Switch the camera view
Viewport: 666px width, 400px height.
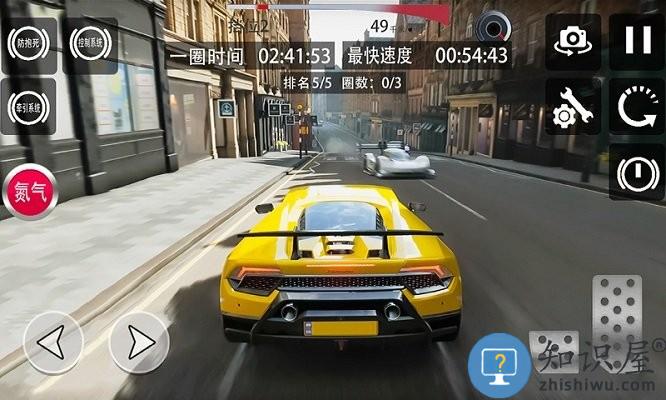click(x=573, y=41)
